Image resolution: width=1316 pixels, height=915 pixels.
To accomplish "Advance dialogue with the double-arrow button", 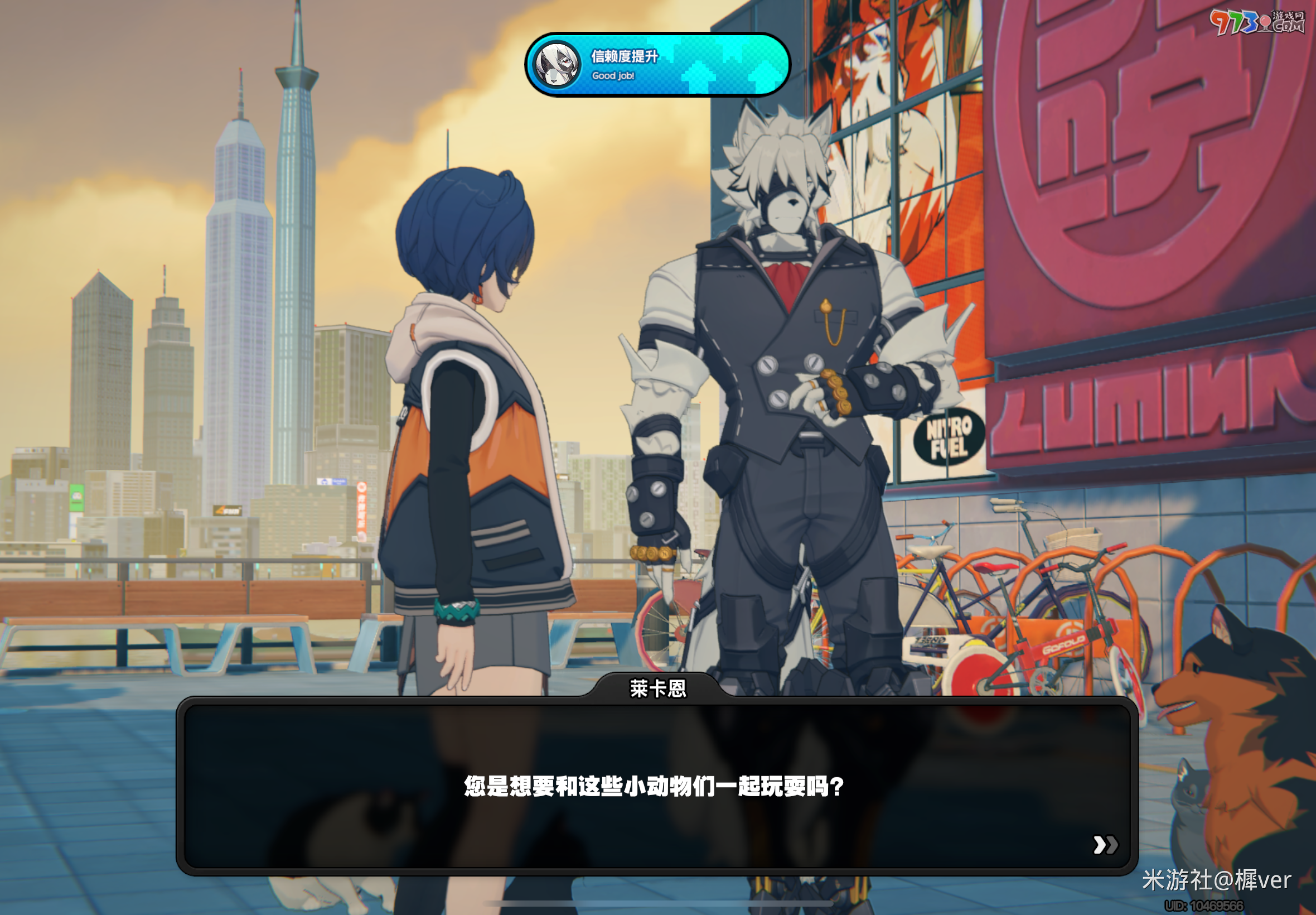I will 1105,845.
